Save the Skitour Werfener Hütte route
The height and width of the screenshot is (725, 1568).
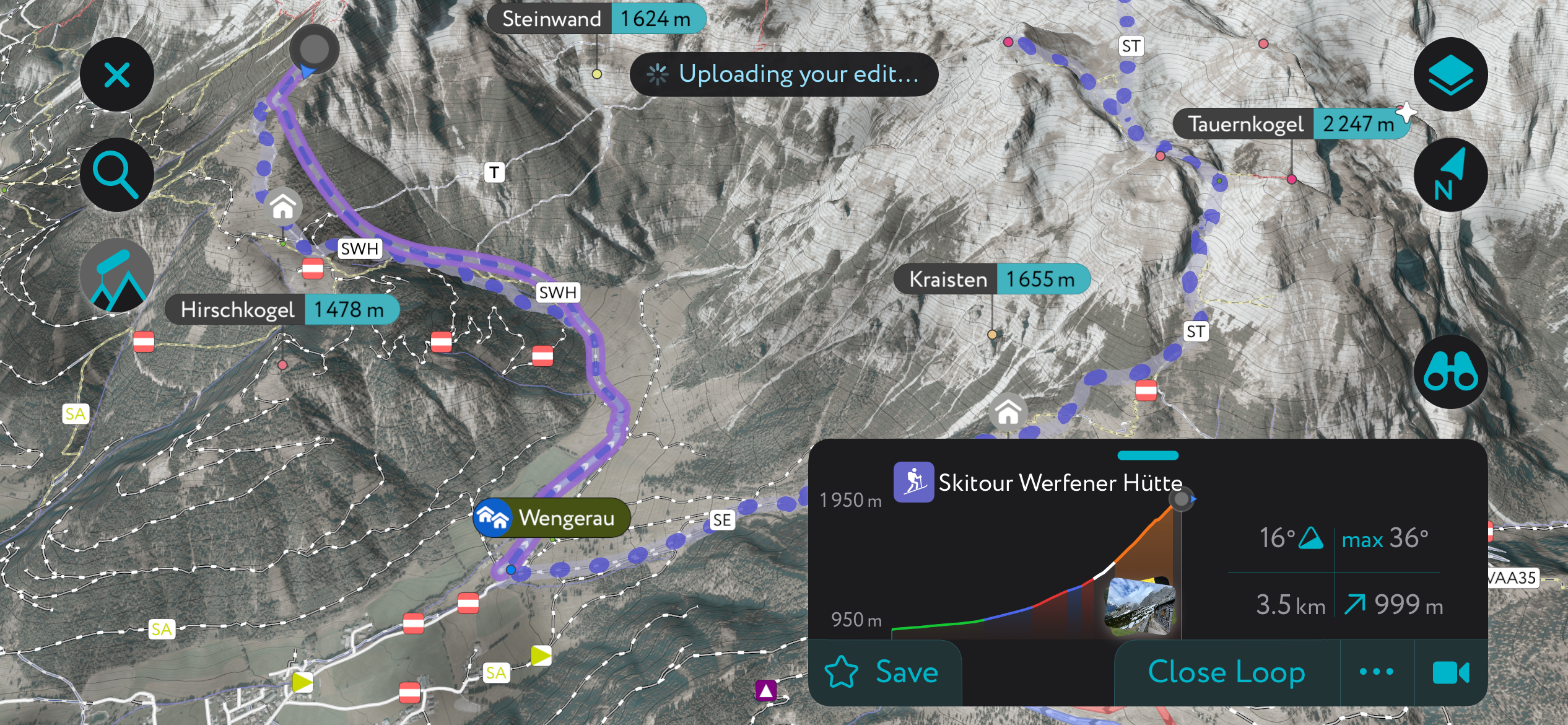(x=884, y=672)
